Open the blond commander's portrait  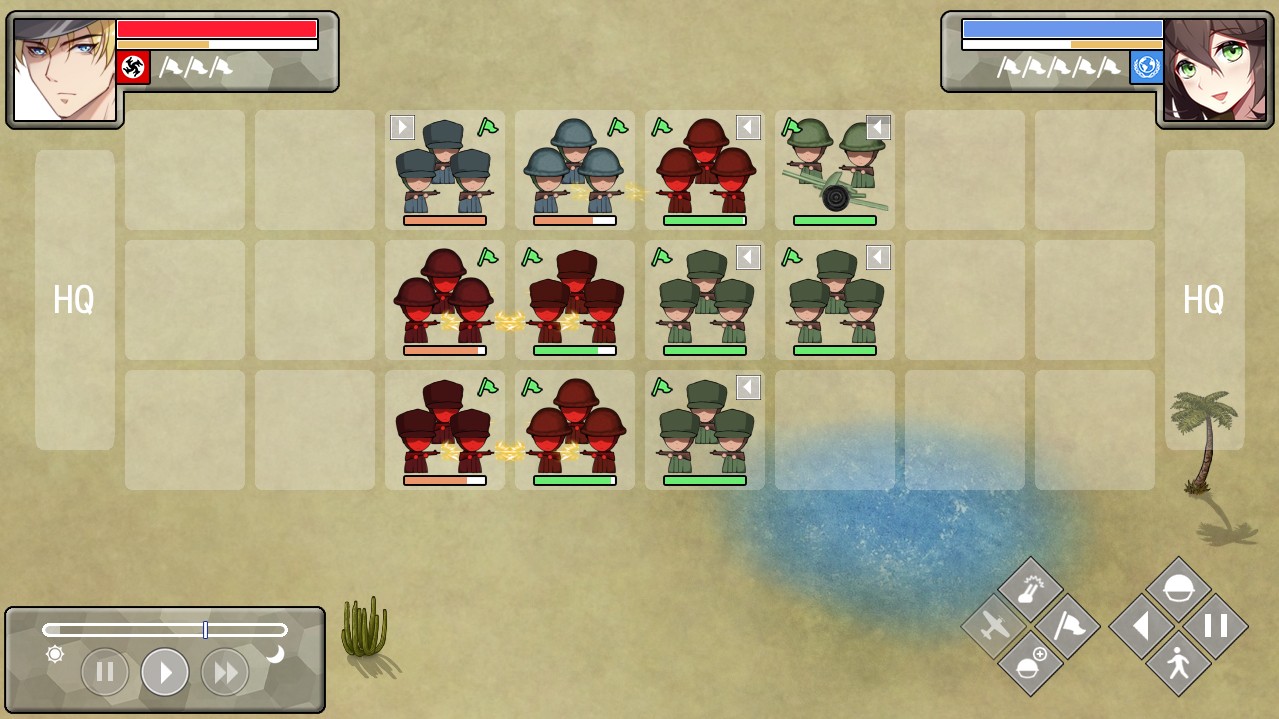pyautogui.click(x=65, y=70)
